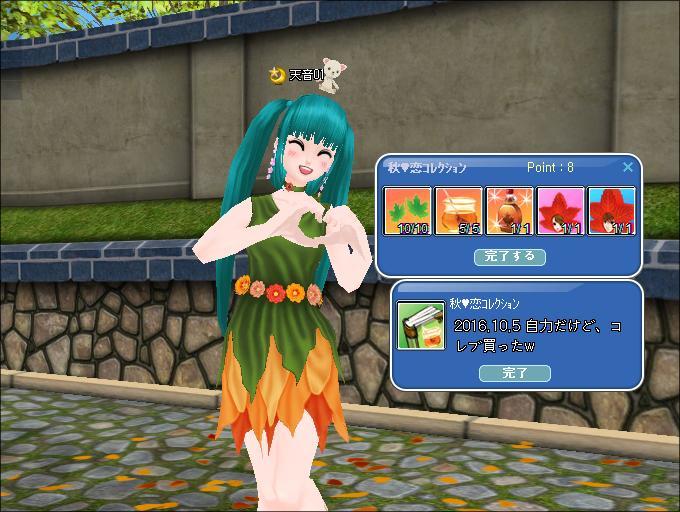Choose the maple syrup bottle slot

510,210
